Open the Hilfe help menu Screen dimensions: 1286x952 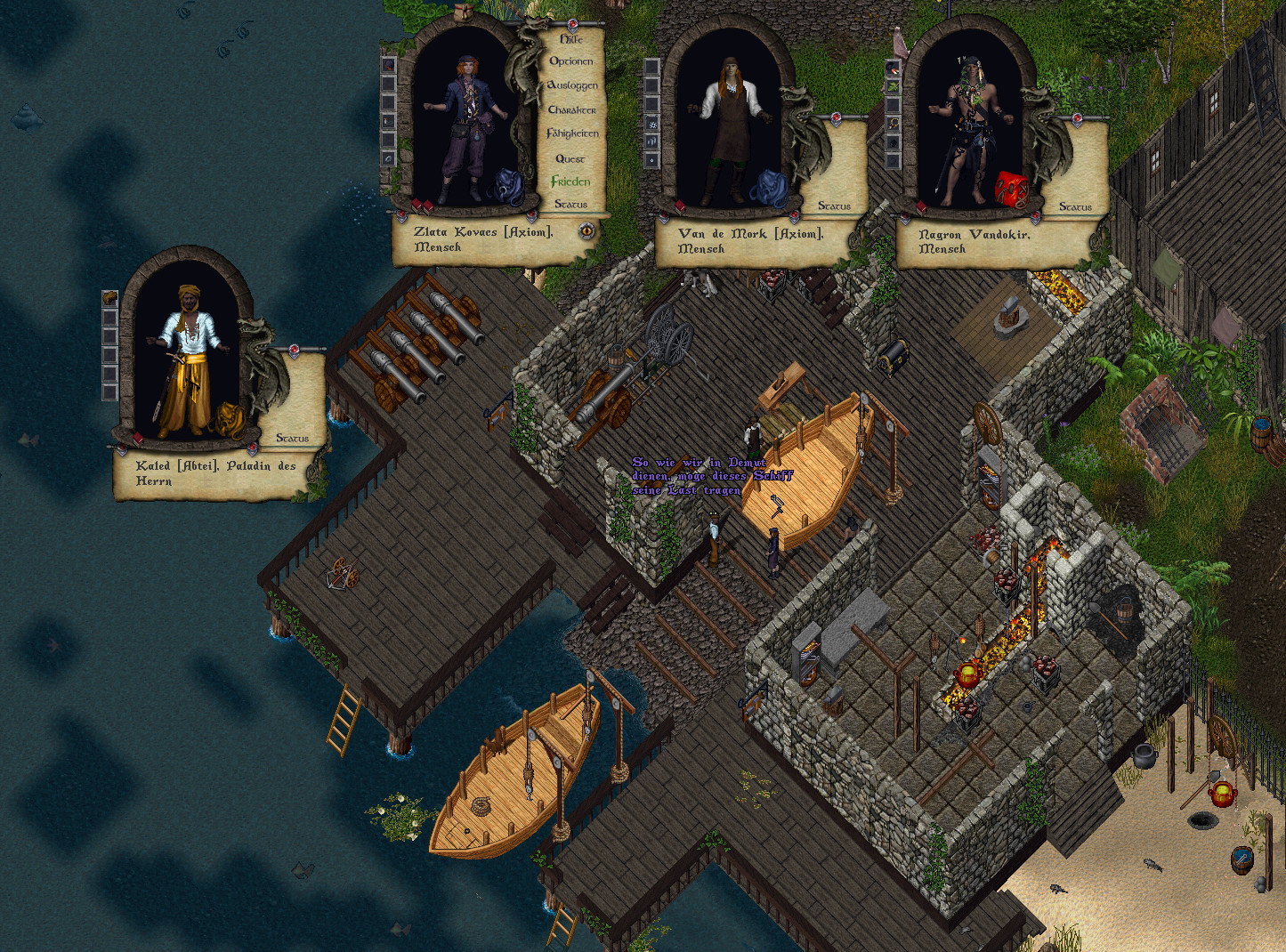tap(571, 39)
